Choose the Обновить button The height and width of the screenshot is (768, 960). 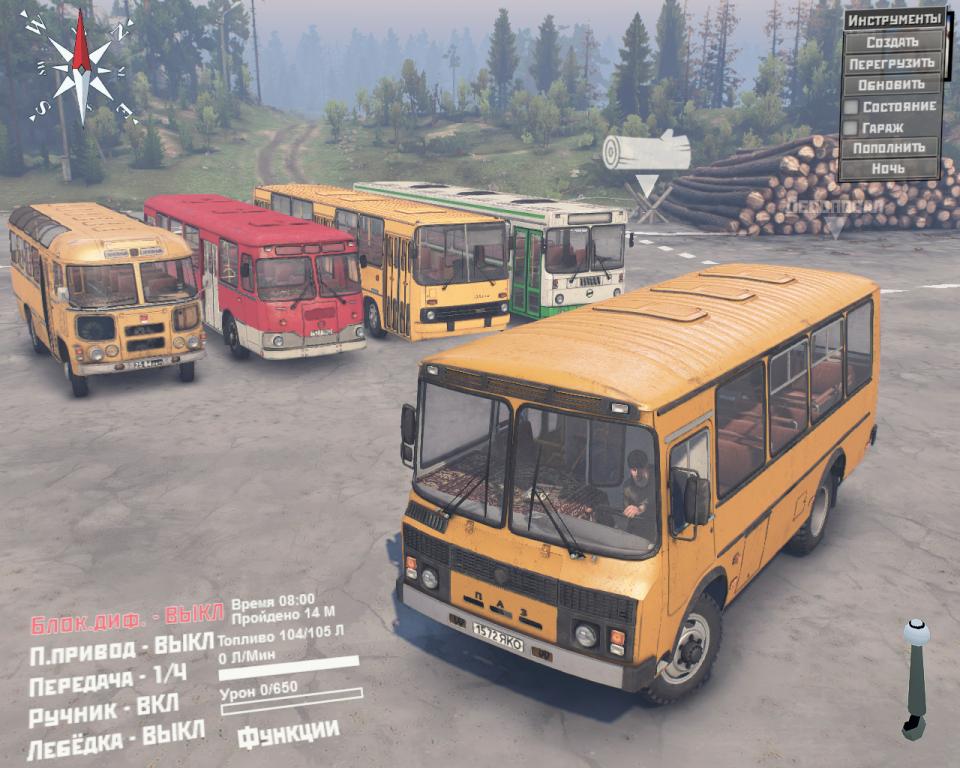coord(892,84)
